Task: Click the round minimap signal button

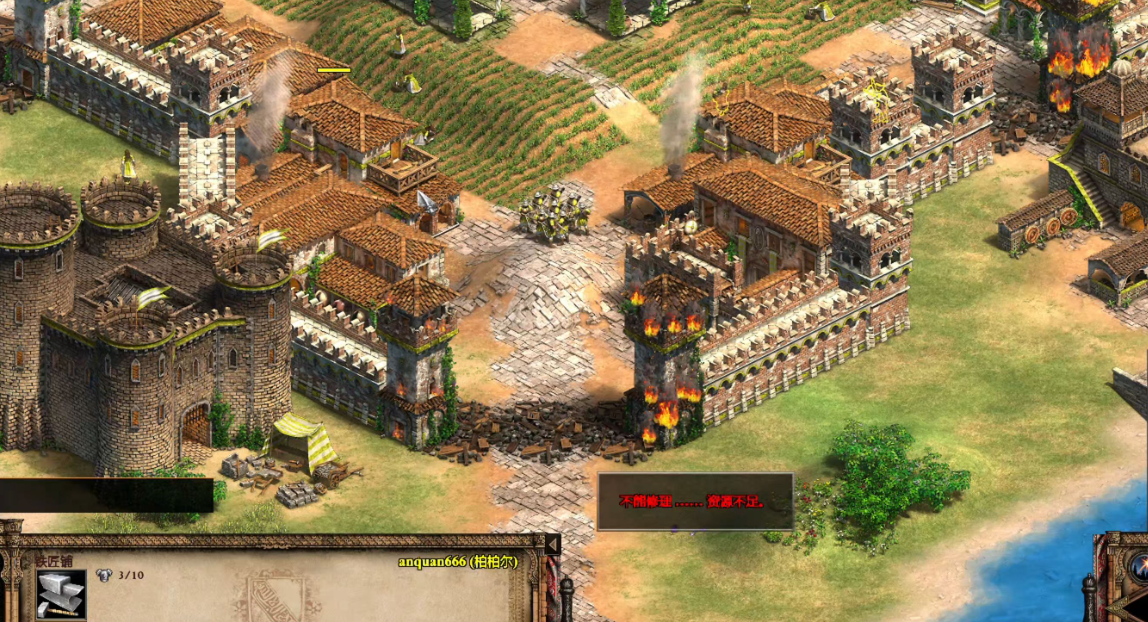Action: 1139,565
